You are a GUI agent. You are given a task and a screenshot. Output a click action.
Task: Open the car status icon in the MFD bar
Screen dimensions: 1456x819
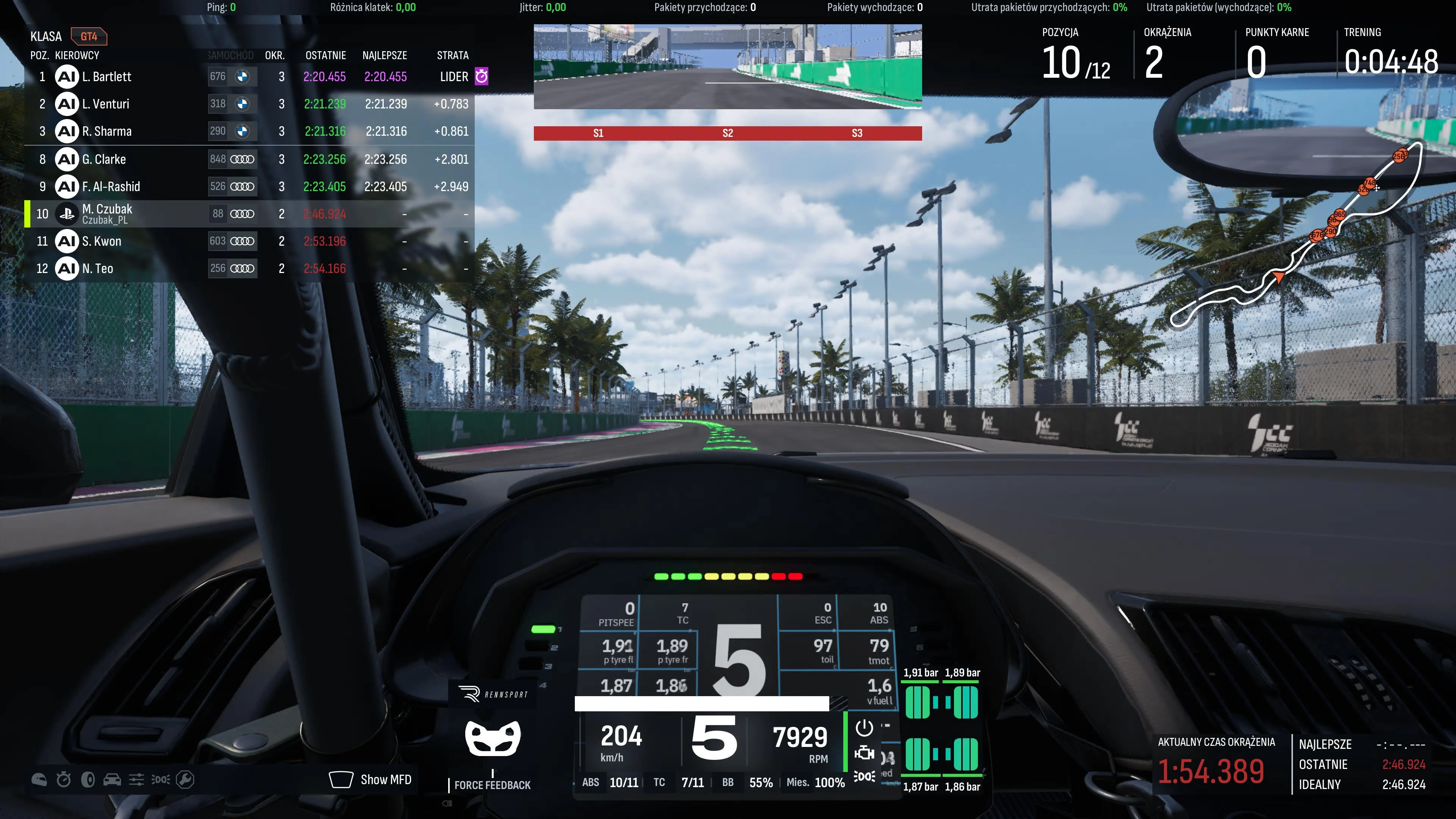[113, 779]
